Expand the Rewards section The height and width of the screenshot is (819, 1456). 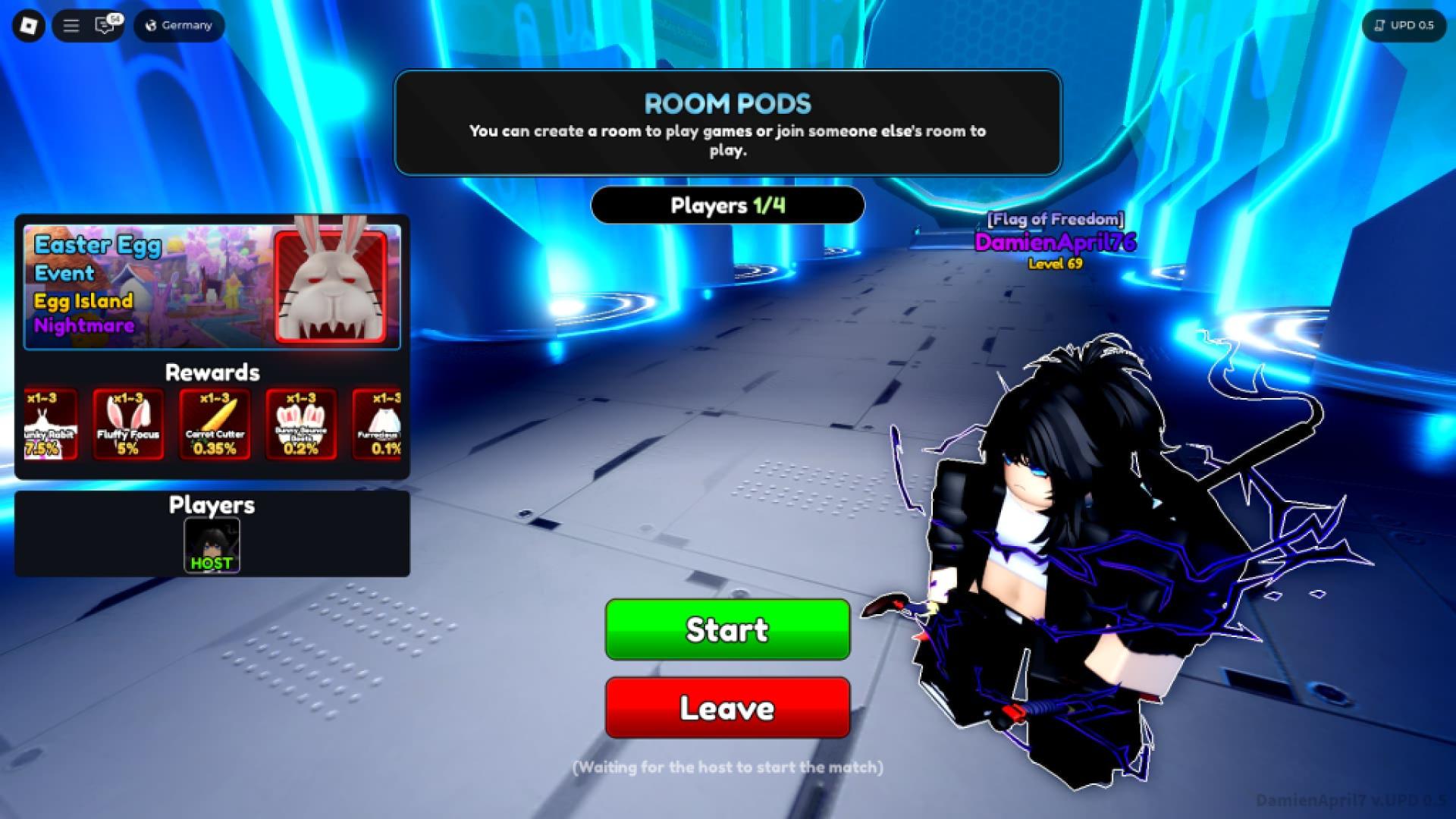point(212,372)
